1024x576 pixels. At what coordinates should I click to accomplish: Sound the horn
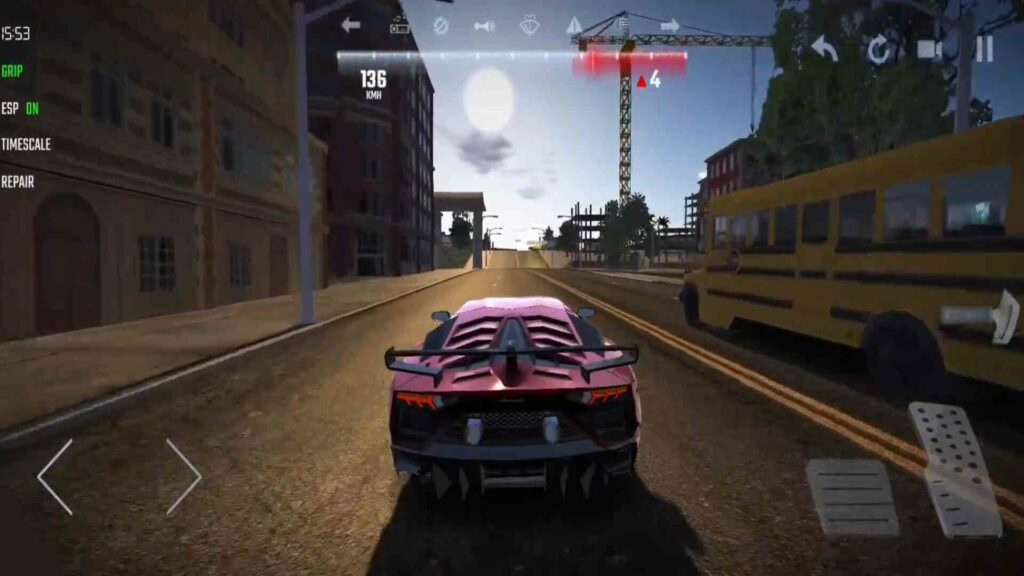pos(484,25)
